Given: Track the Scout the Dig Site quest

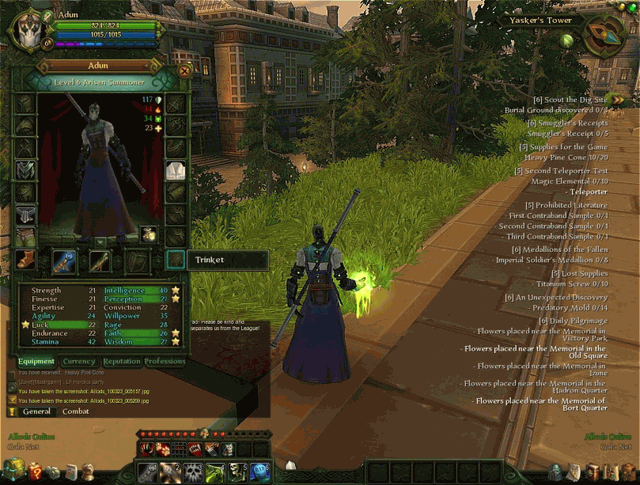Looking at the screenshot, I should pyautogui.click(x=572, y=99).
